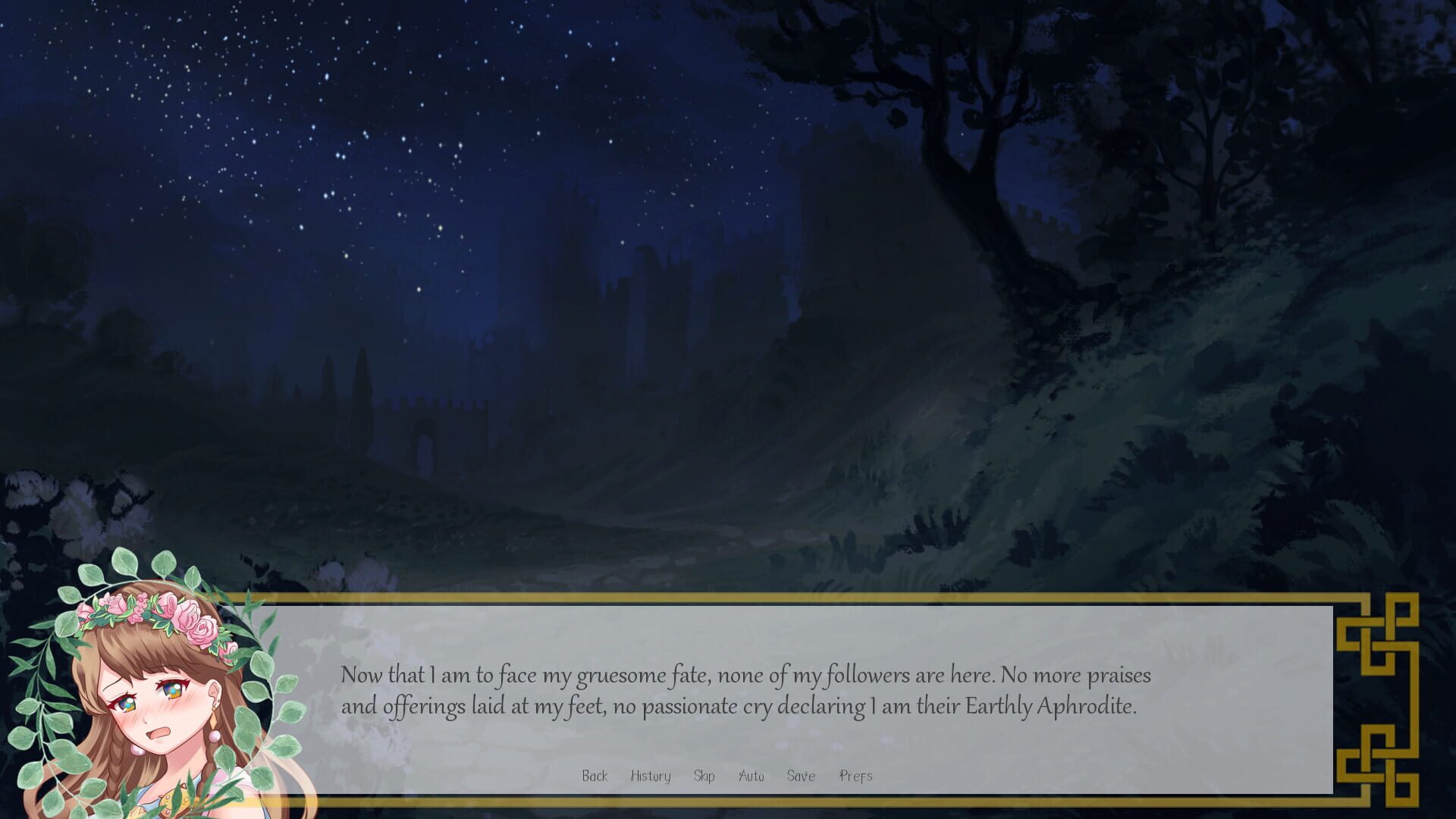Screen dimensions: 1456x819
Task: Select Save from the quick menu
Action: pos(802,776)
